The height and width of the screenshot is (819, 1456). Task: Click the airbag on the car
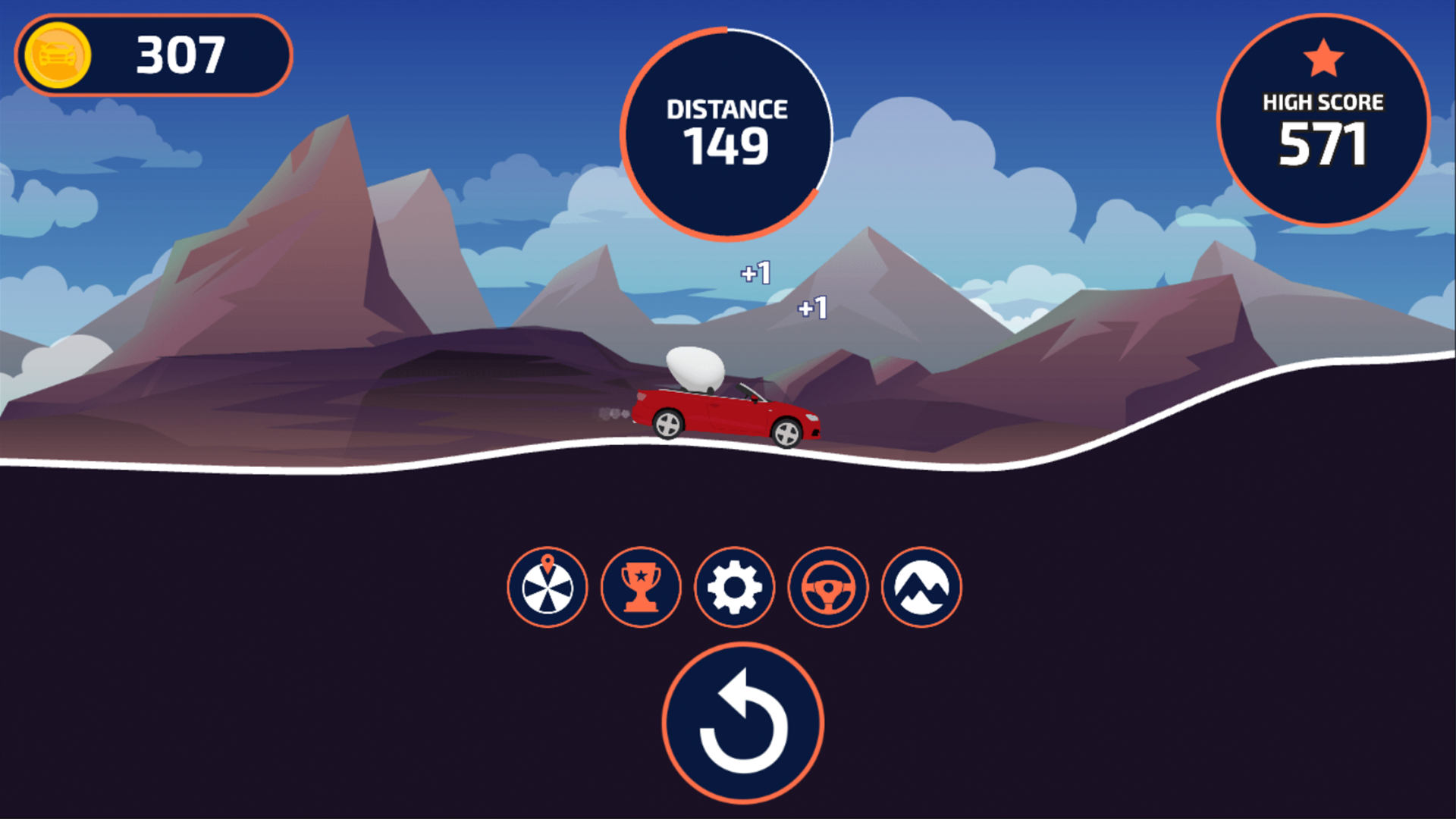[x=694, y=367]
